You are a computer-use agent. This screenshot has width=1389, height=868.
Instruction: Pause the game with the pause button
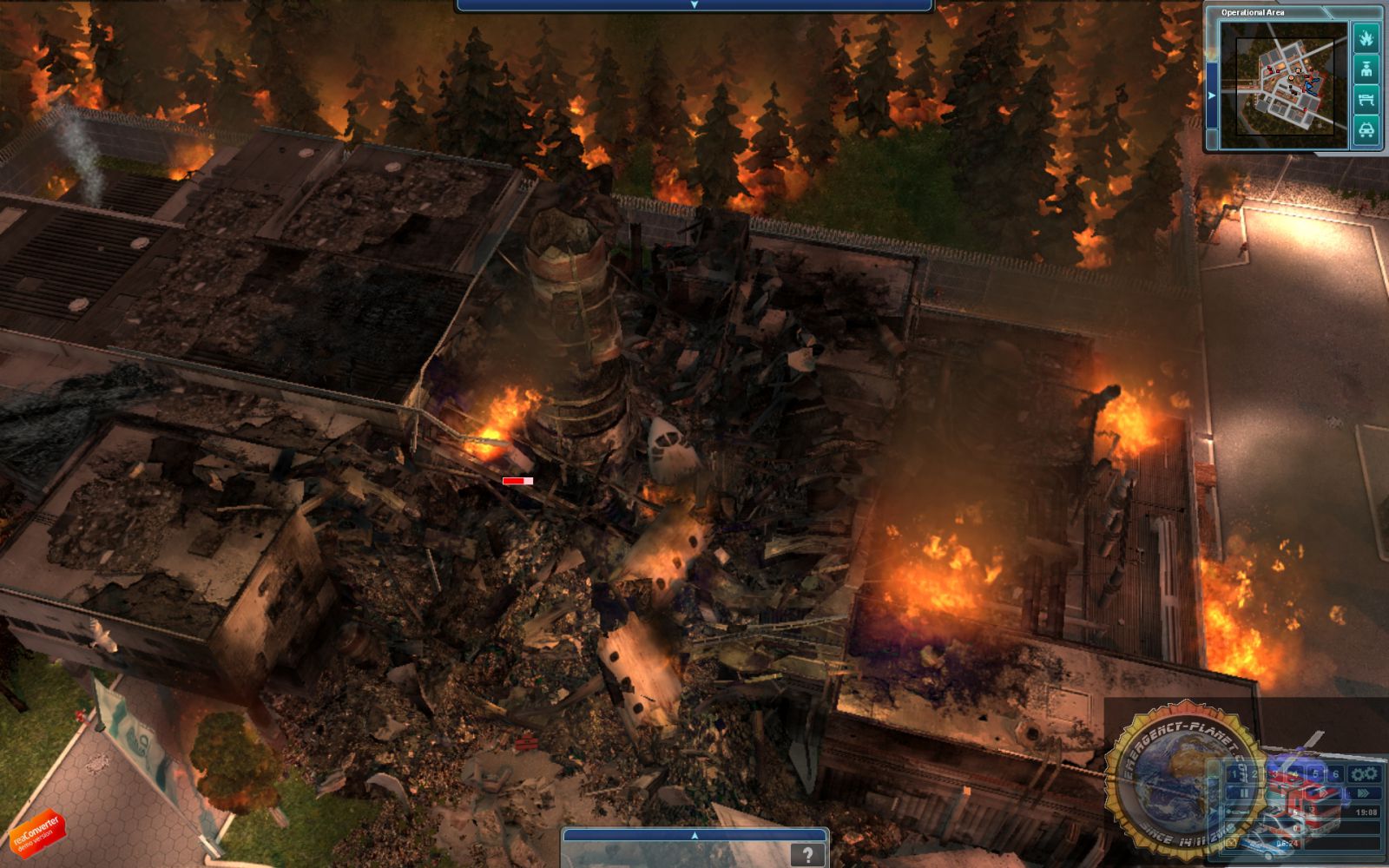click(1243, 793)
